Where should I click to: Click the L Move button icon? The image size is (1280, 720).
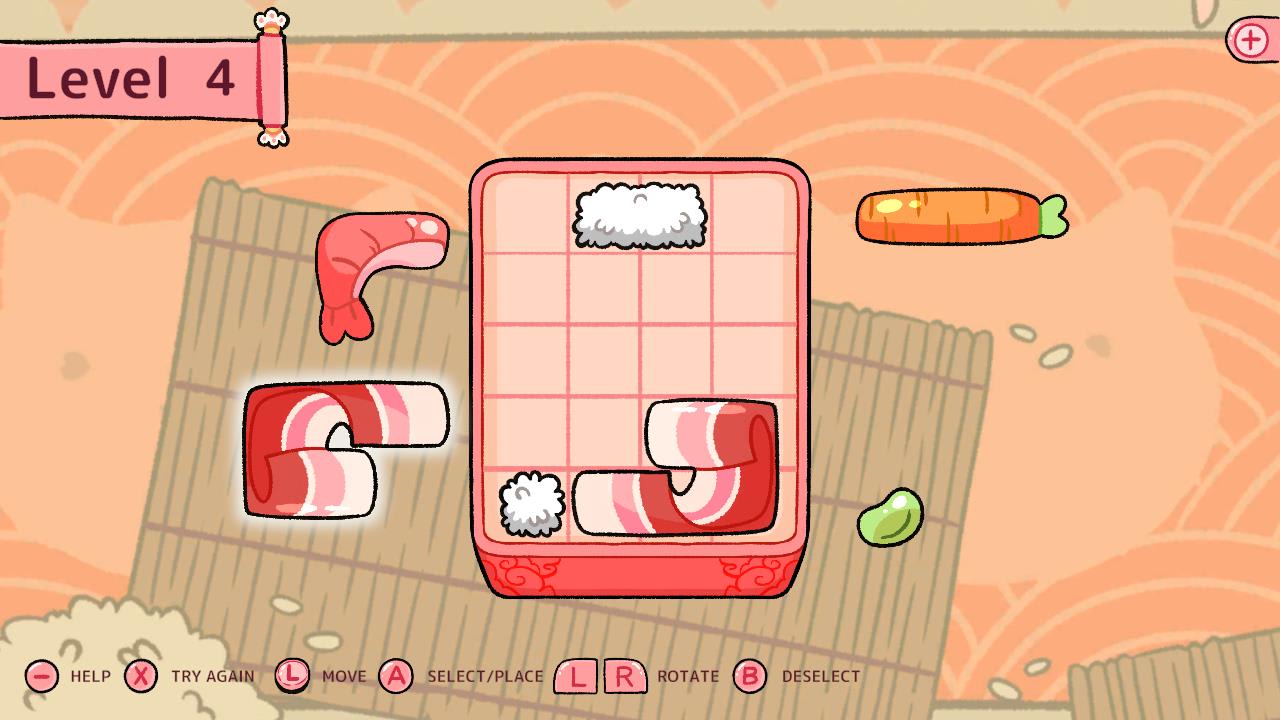click(291, 677)
